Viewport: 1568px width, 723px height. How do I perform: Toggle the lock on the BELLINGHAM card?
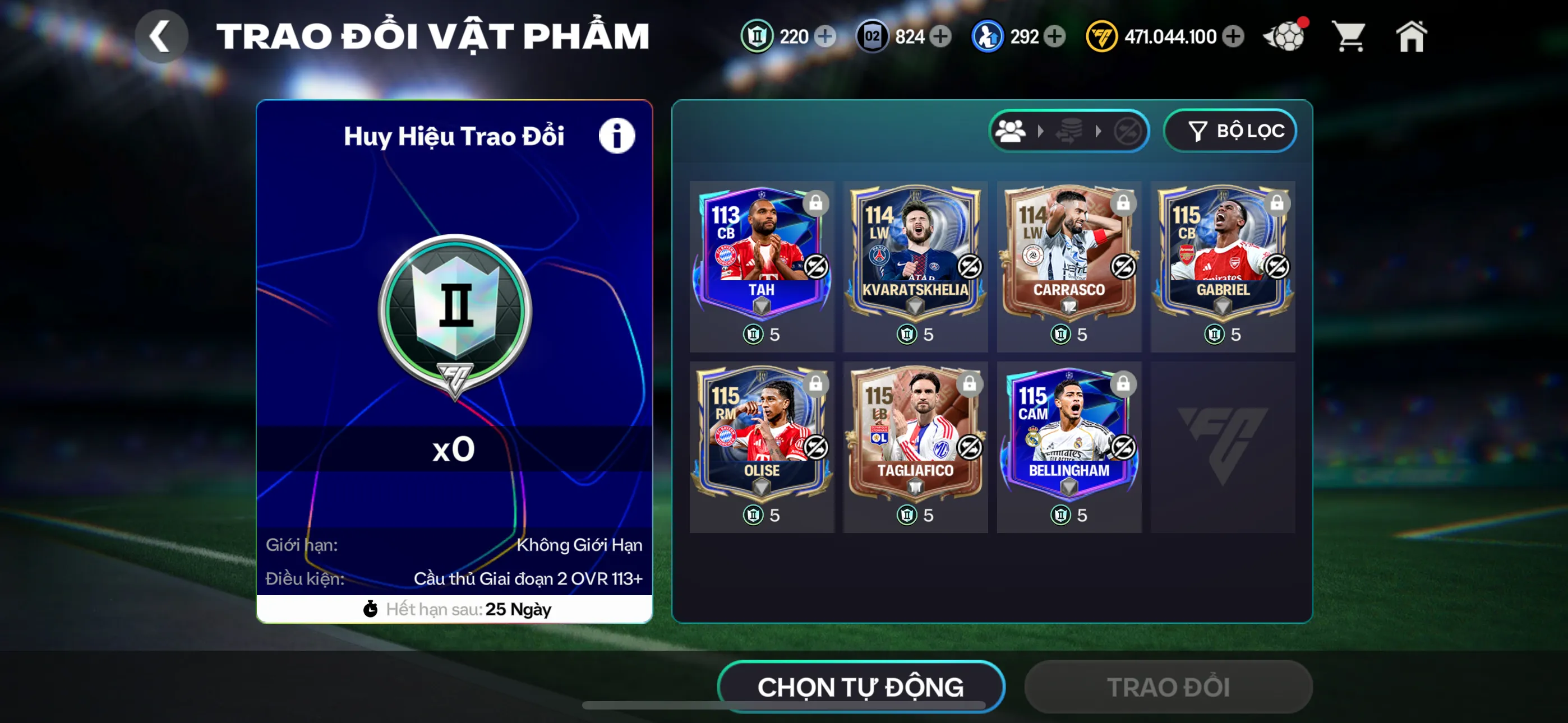(1123, 384)
